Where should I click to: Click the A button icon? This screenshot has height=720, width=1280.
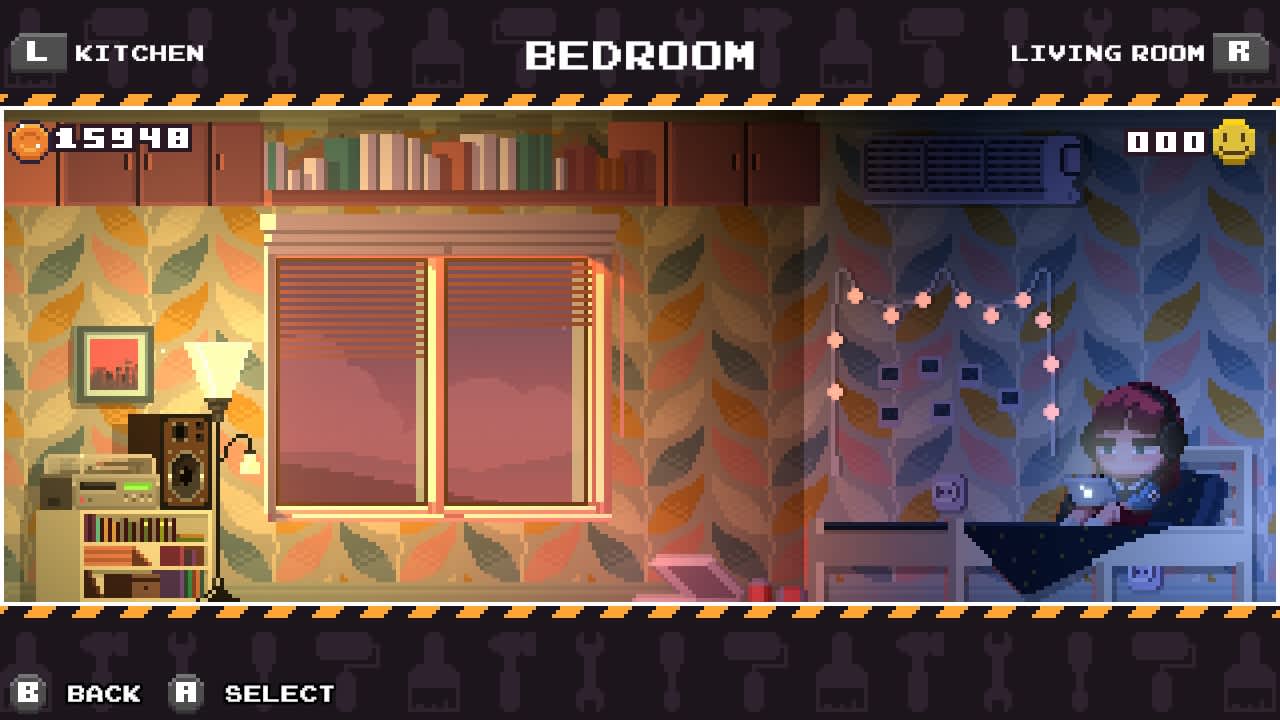pos(184,692)
